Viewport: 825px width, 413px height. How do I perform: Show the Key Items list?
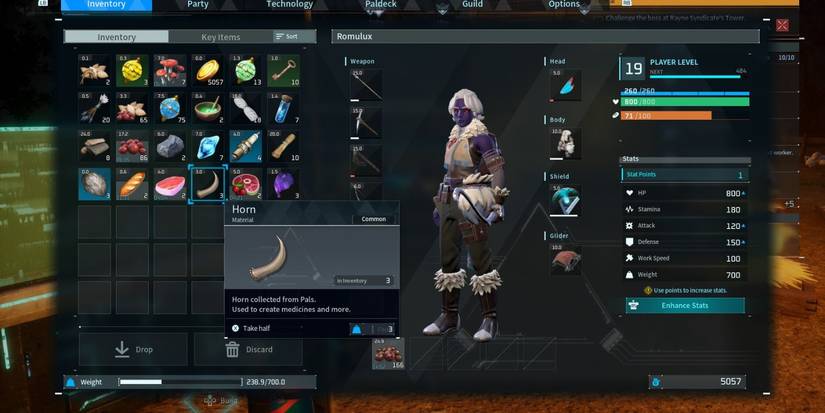221,37
